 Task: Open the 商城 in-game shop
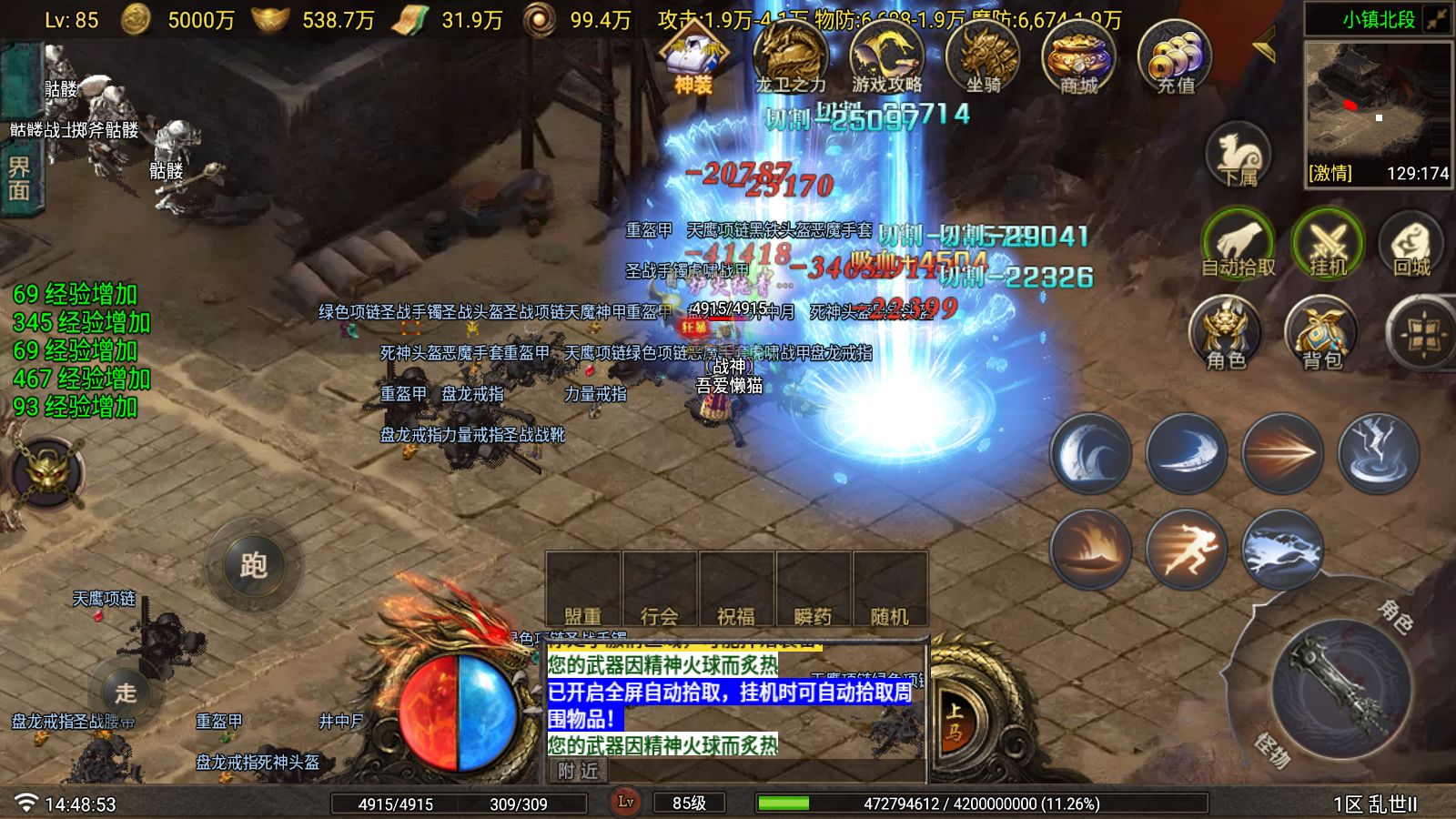1081,59
